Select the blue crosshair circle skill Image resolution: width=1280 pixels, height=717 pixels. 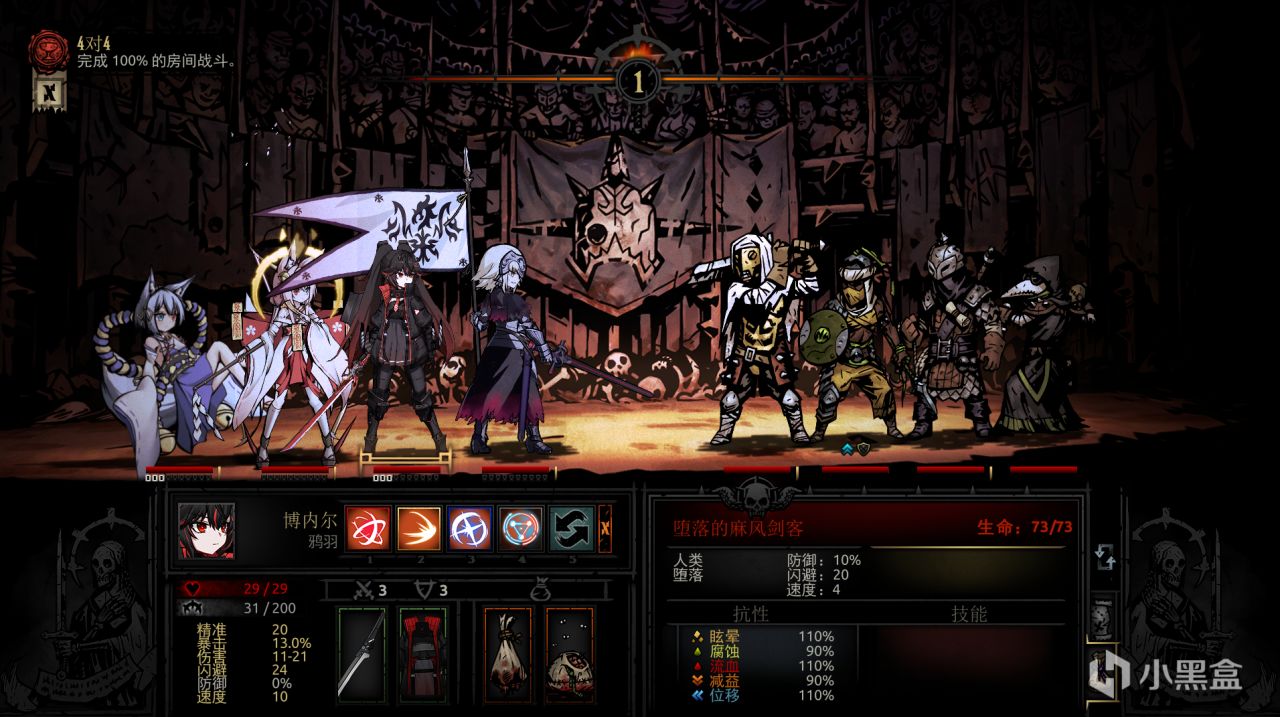(470, 529)
